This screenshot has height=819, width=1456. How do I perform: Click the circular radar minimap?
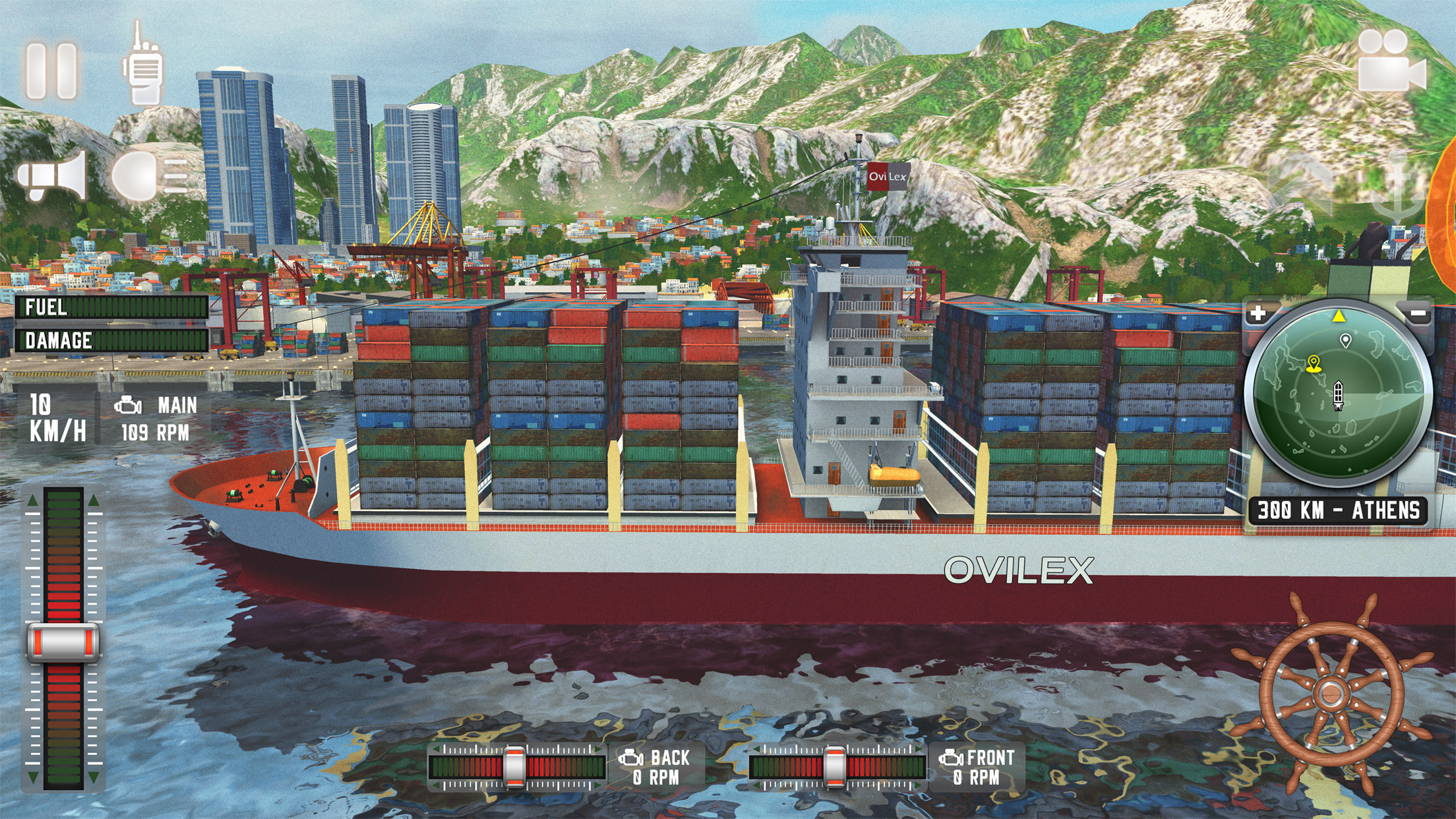pyautogui.click(x=1337, y=396)
